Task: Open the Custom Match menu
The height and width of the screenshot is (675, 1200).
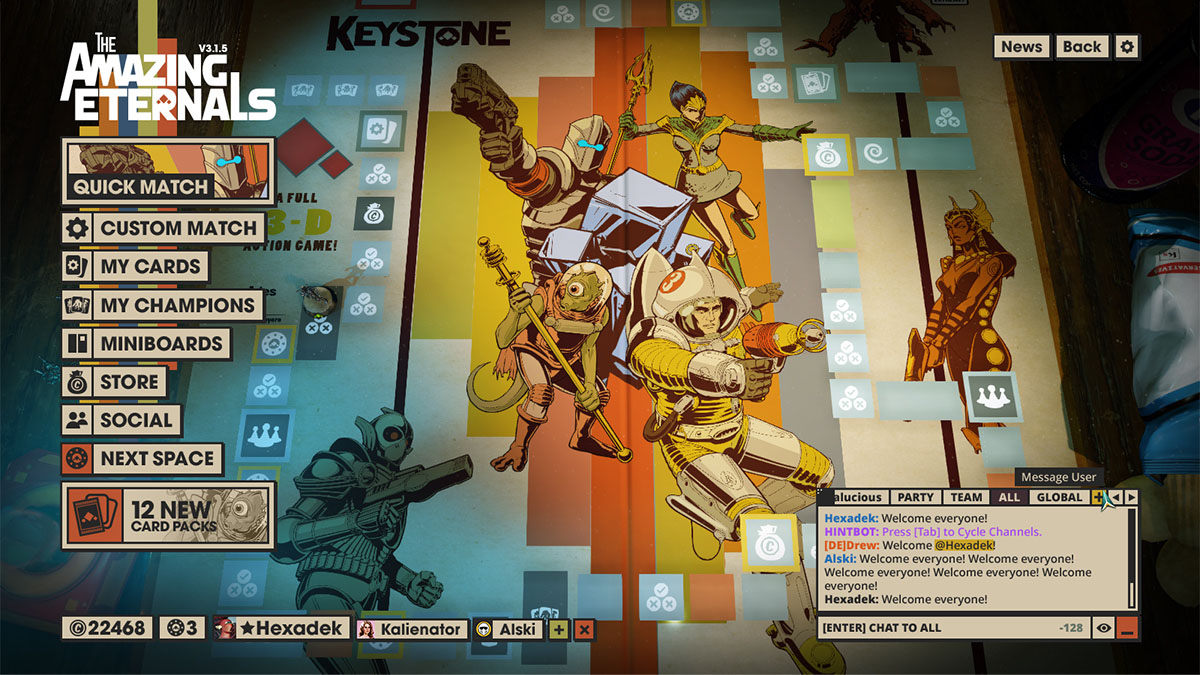Action: click(x=165, y=228)
